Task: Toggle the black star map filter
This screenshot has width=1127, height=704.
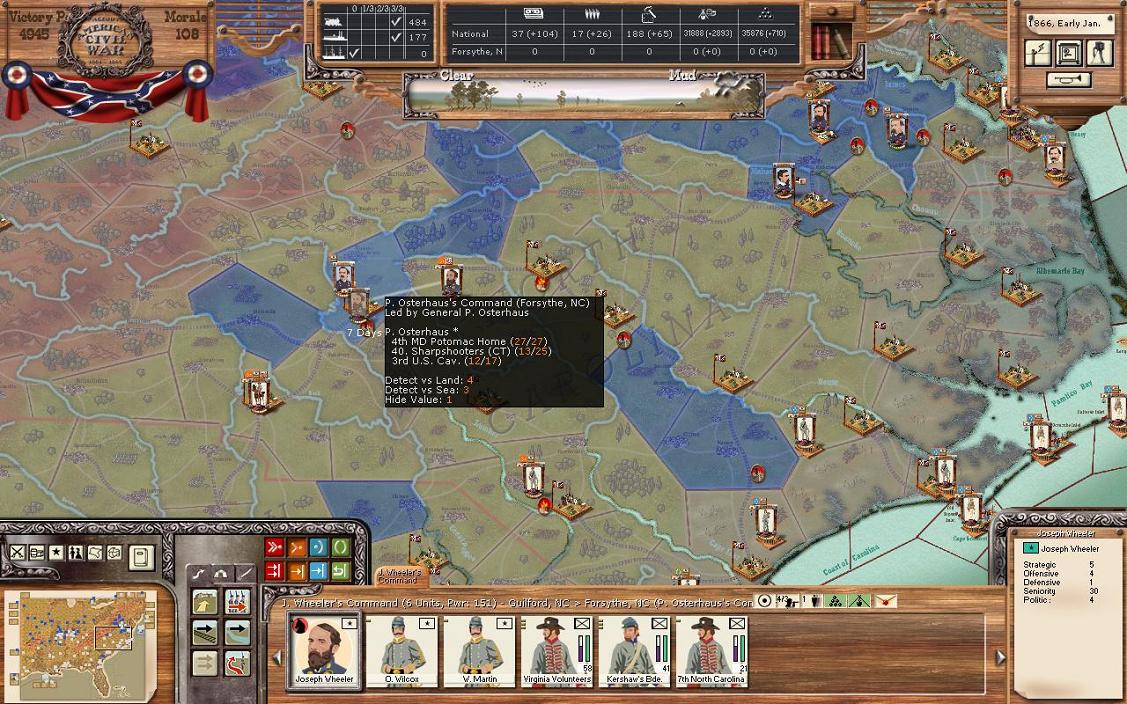Action: 56,553
